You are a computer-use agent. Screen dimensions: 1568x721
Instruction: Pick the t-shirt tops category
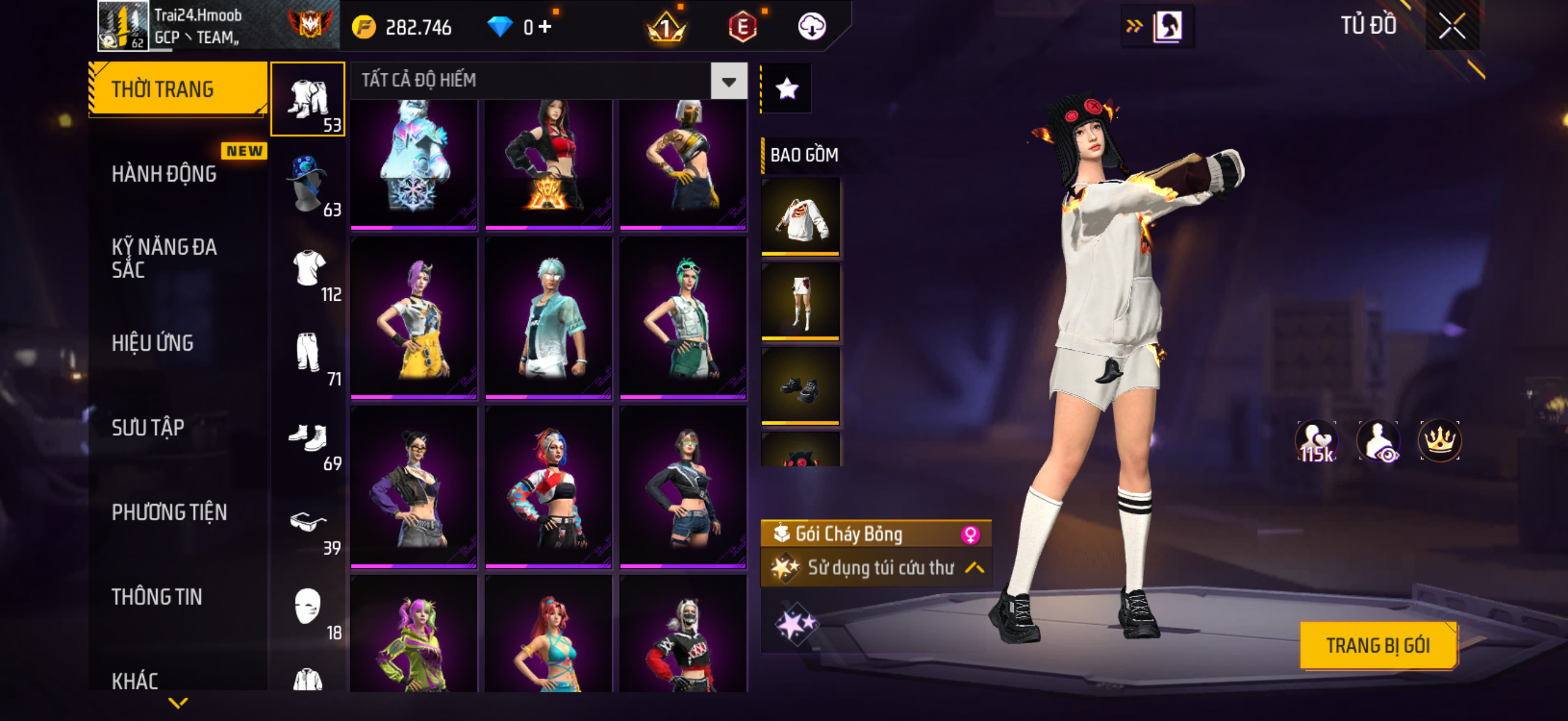pyautogui.click(x=308, y=268)
